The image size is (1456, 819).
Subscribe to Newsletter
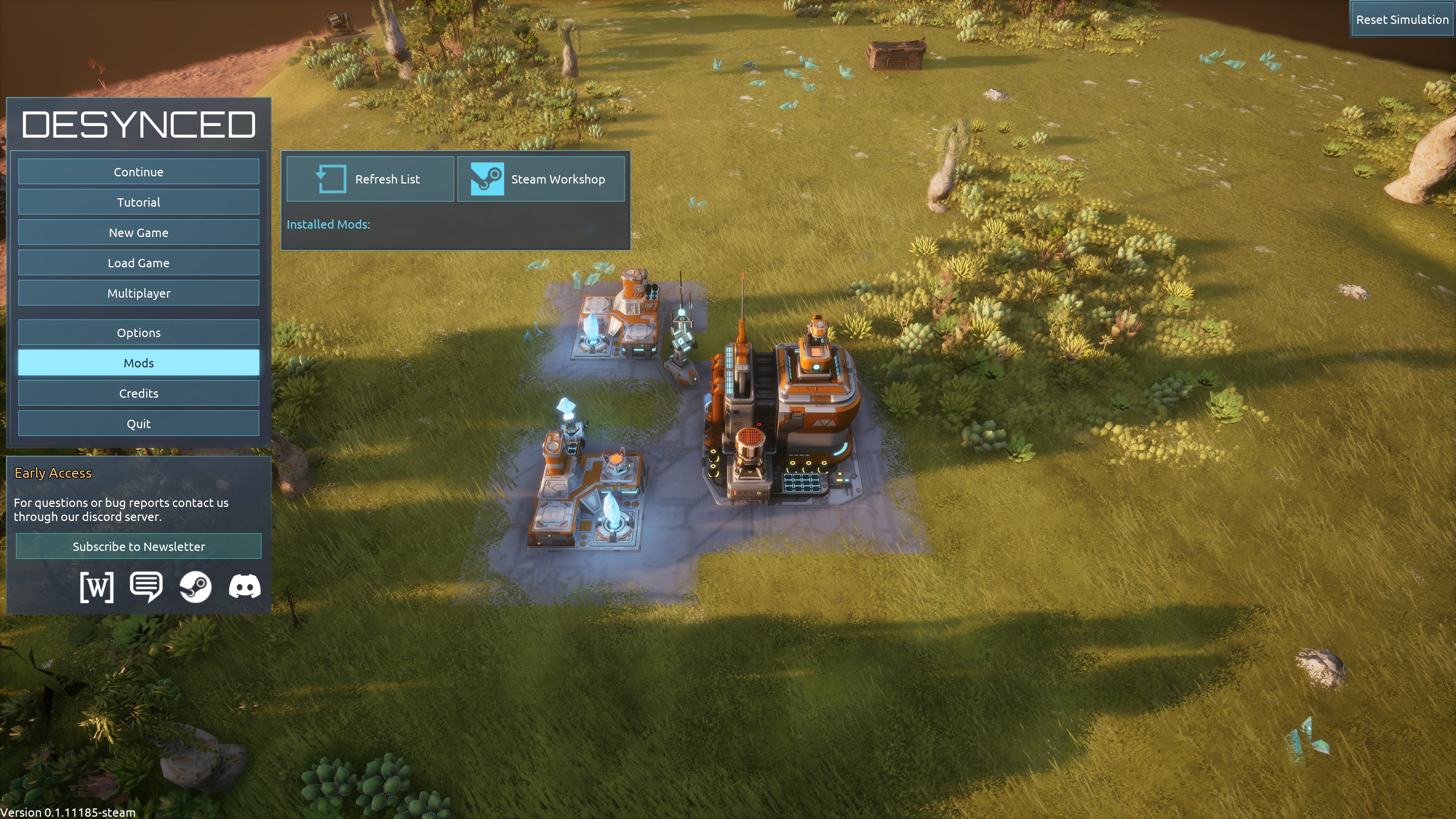coord(138,546)
